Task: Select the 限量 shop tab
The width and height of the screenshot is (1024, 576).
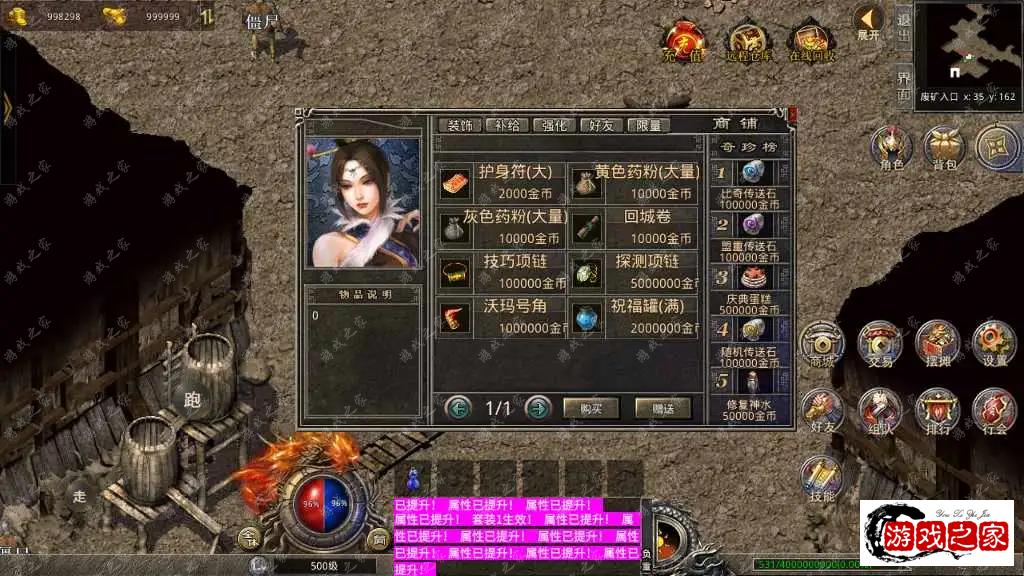Action: pos(649,125)
